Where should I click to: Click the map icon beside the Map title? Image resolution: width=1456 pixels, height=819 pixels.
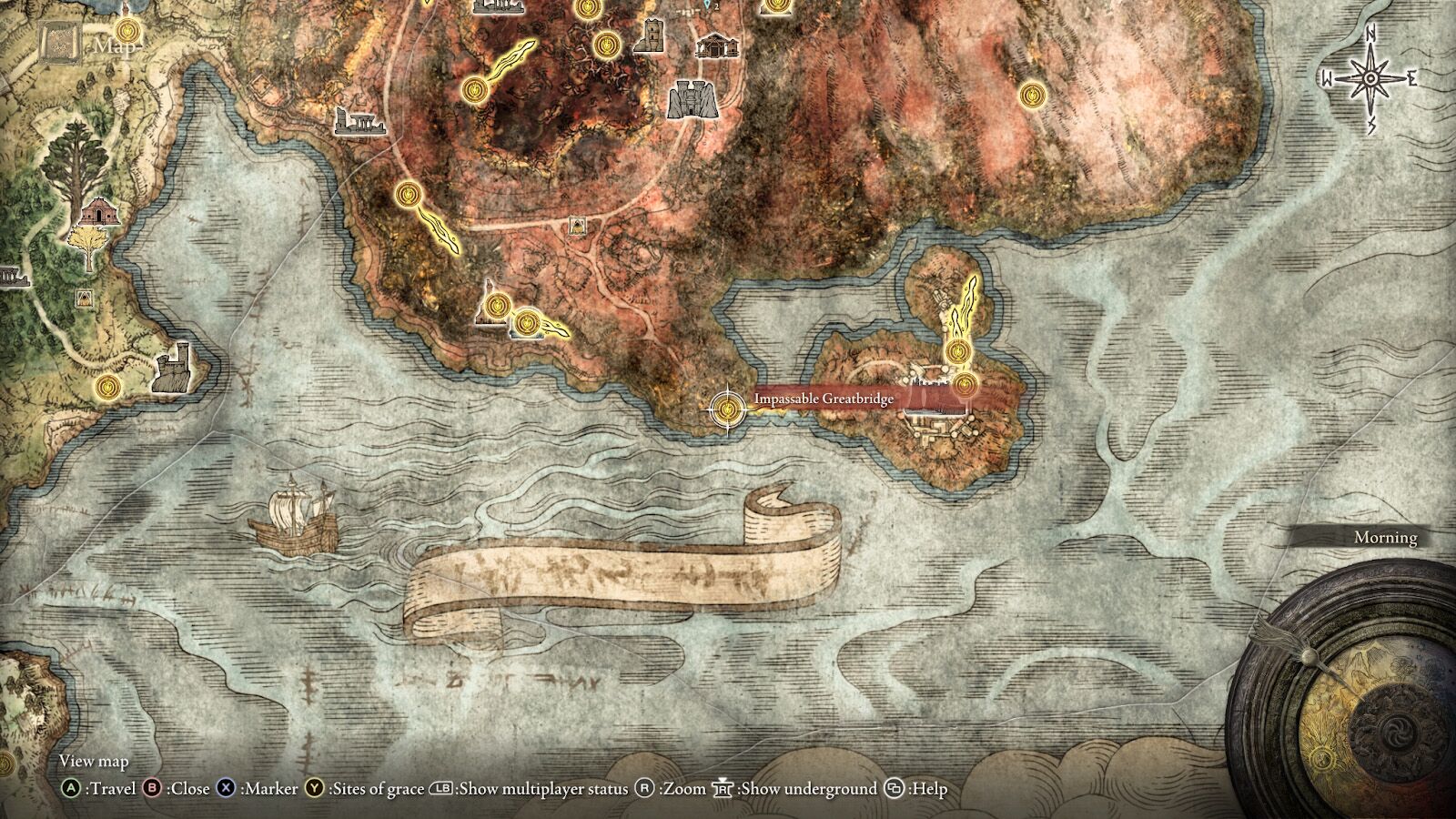coord(58,42)
